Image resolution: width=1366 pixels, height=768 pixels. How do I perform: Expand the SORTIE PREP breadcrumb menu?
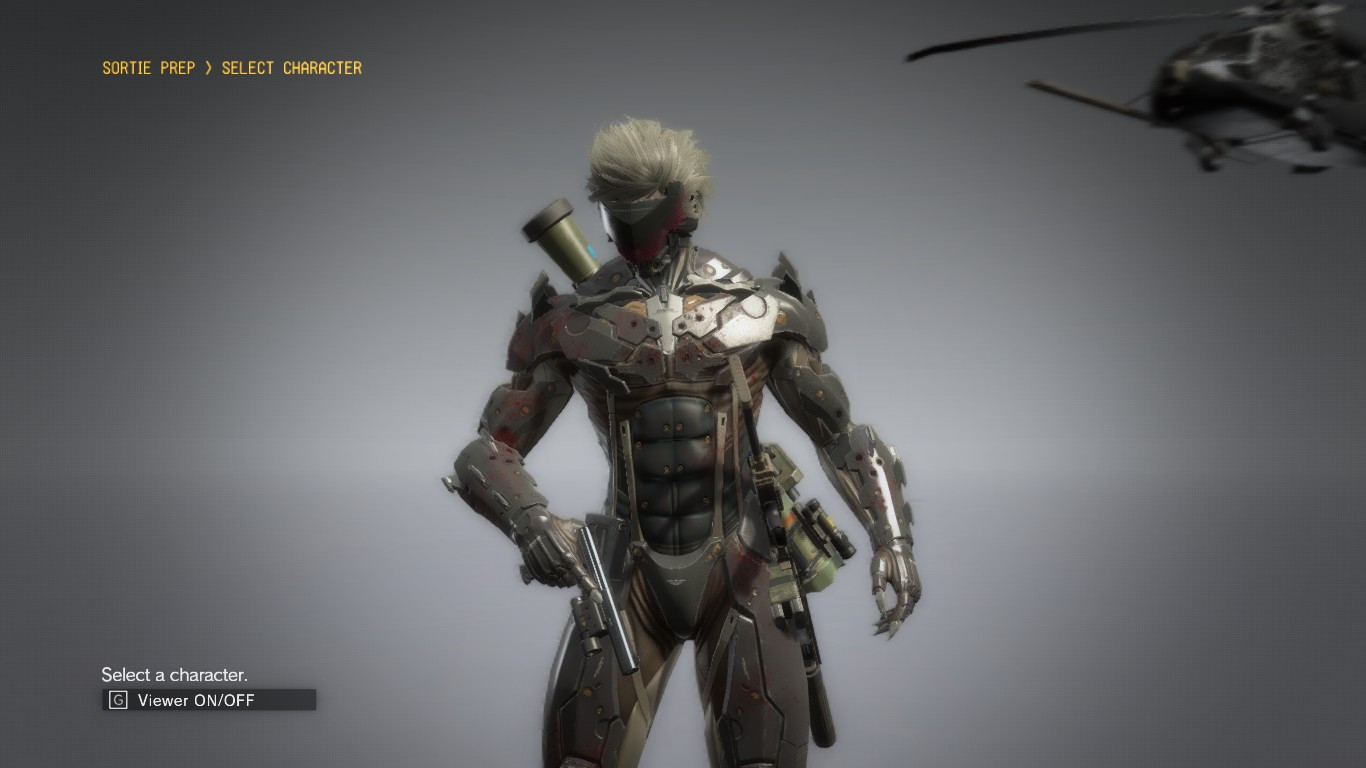(x=148, y=68)
